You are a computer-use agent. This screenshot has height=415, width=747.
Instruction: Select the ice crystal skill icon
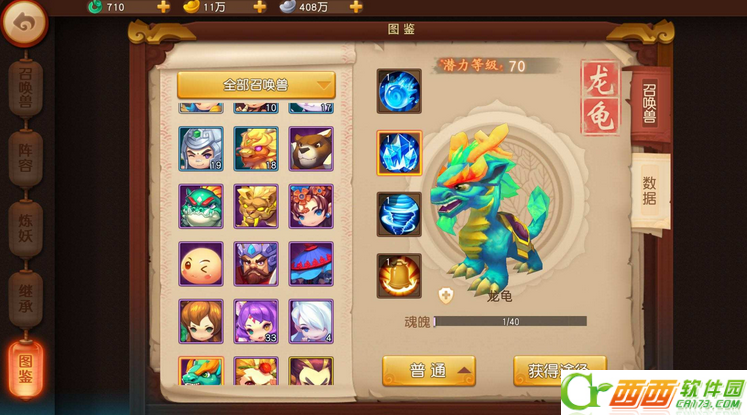click(x=399, y=153)
